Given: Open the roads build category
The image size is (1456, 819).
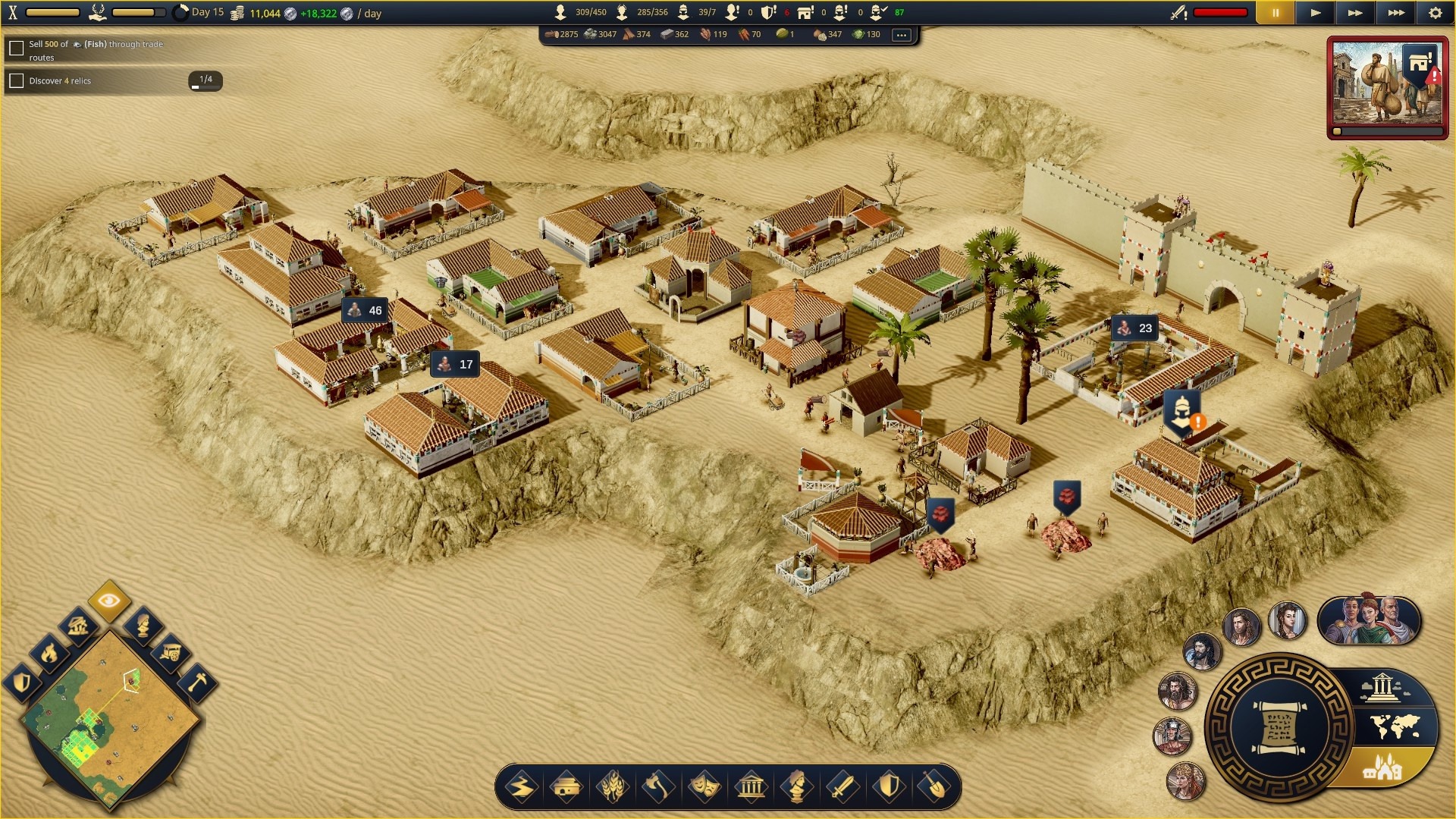Looking at the screenshot, I should [x=522, y=787].
